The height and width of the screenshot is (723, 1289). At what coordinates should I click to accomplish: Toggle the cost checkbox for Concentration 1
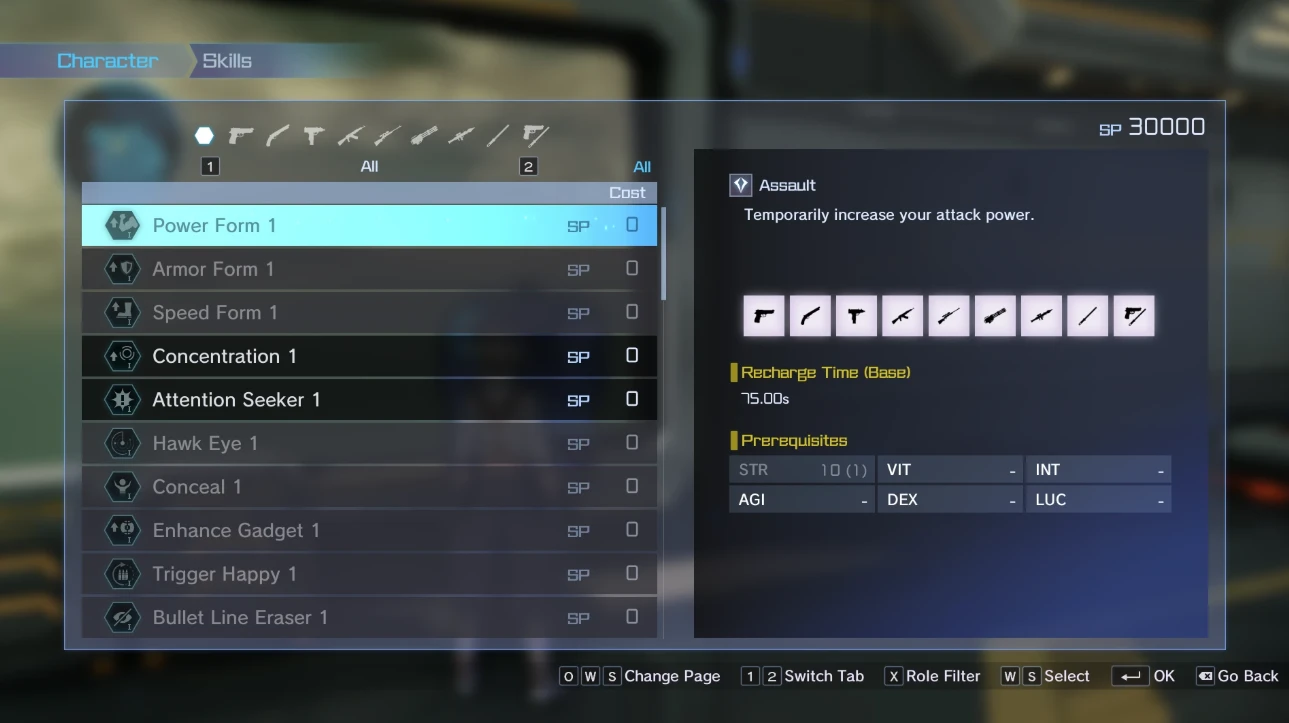[631, 356]
